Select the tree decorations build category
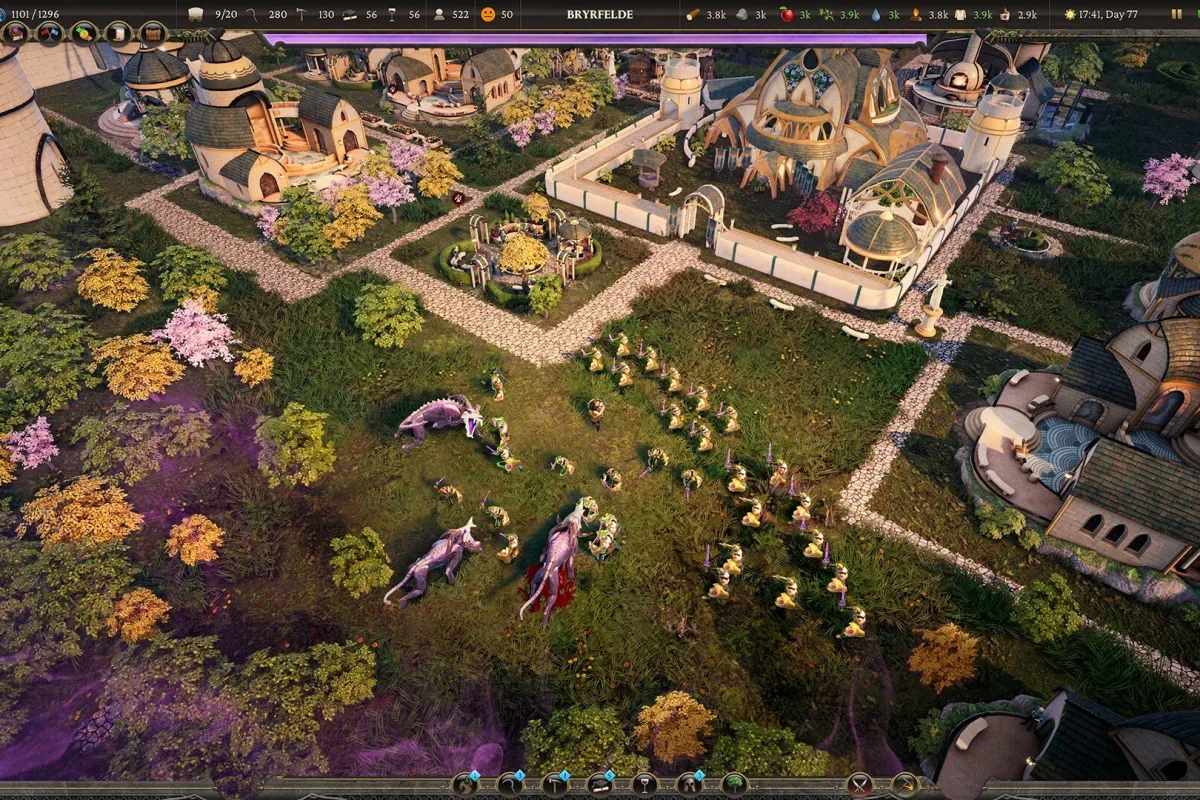 click(735, 784)
